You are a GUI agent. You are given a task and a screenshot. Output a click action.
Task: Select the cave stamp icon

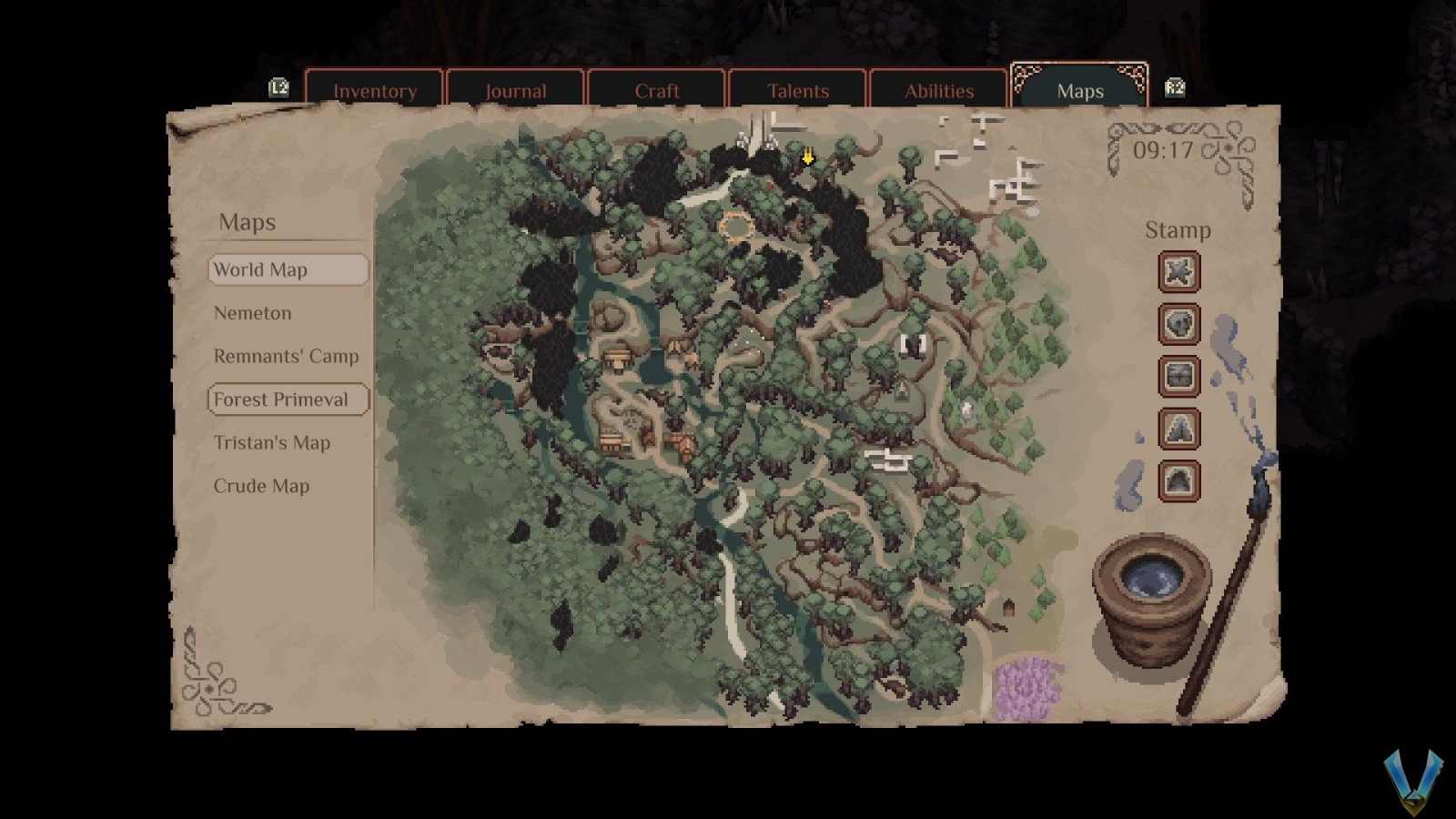pyautogui.click(x=1179, y=481)
